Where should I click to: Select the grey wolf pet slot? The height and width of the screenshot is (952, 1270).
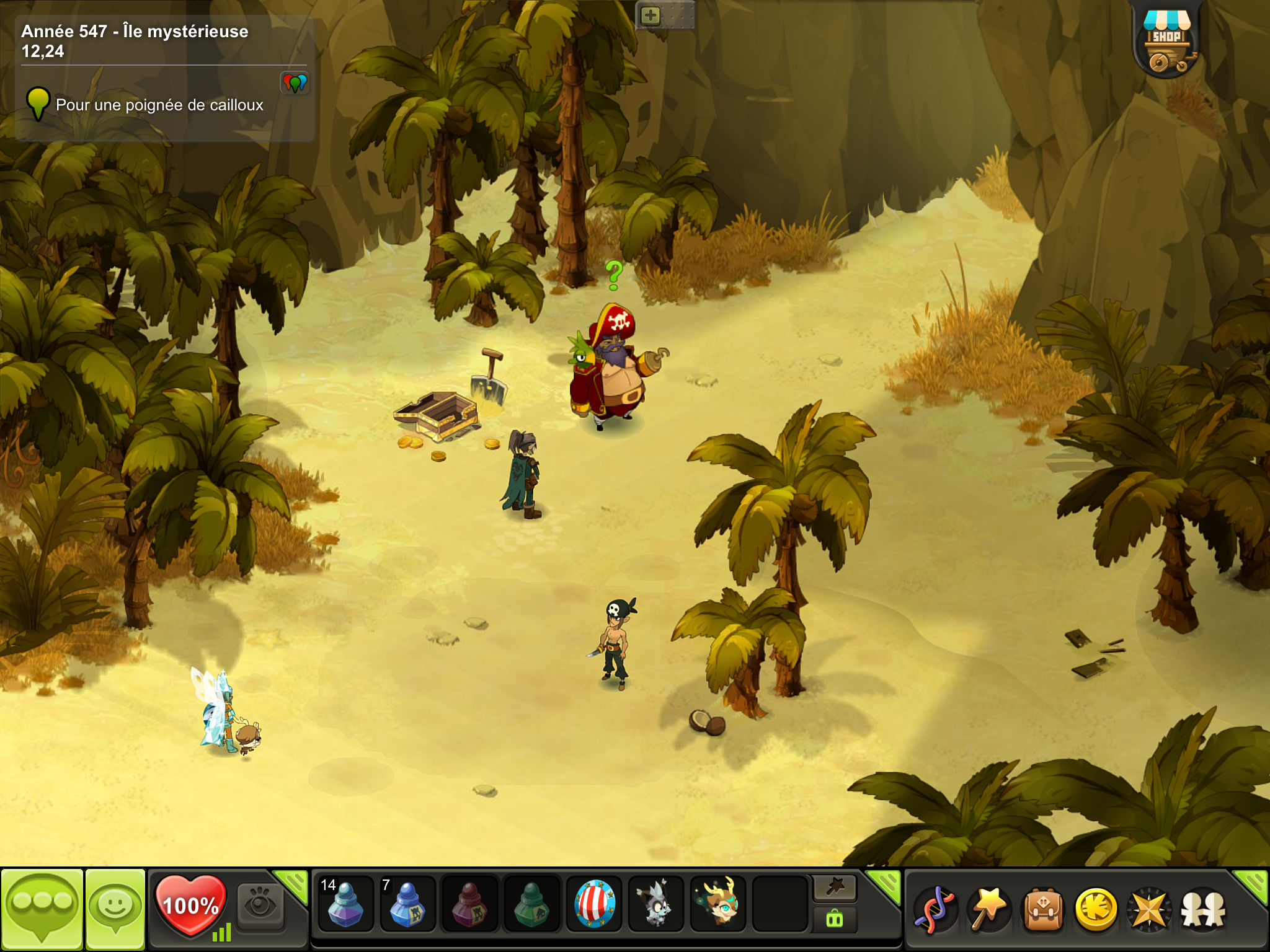coord(656,905)
